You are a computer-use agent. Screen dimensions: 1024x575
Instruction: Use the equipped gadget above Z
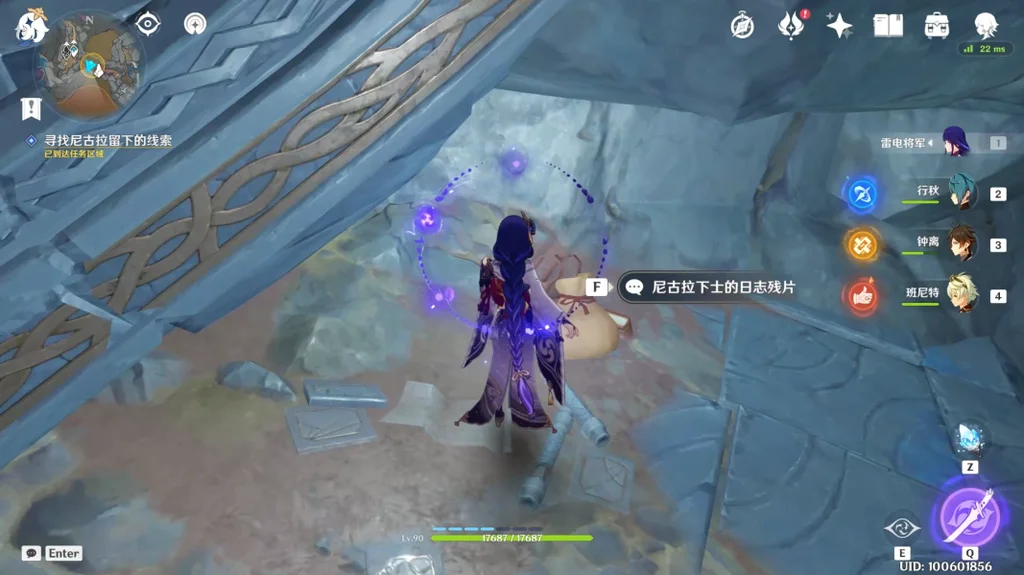pos(968,438)
